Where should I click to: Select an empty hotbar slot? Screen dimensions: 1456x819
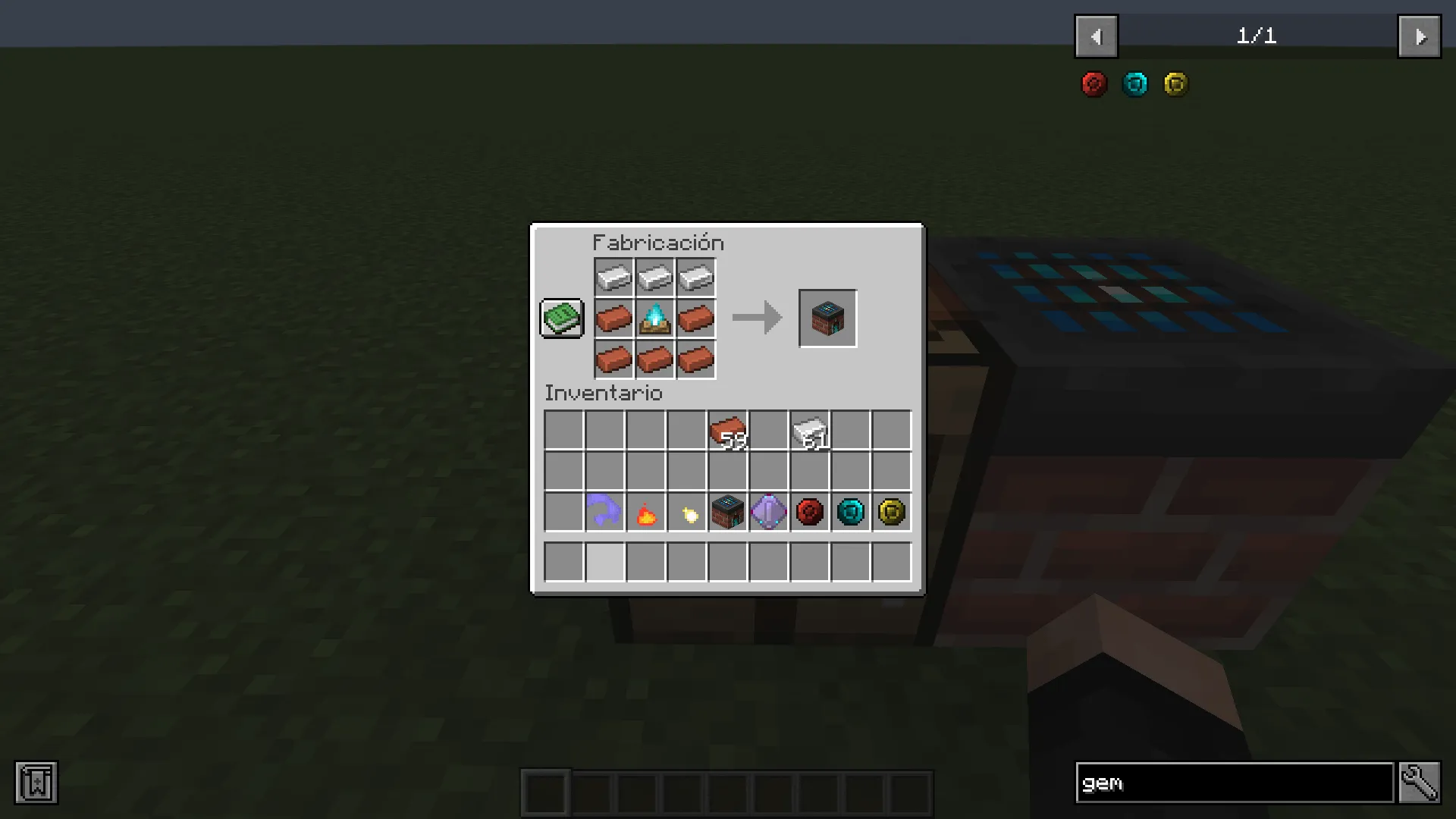pyautogui.click(x=546, y=790)
